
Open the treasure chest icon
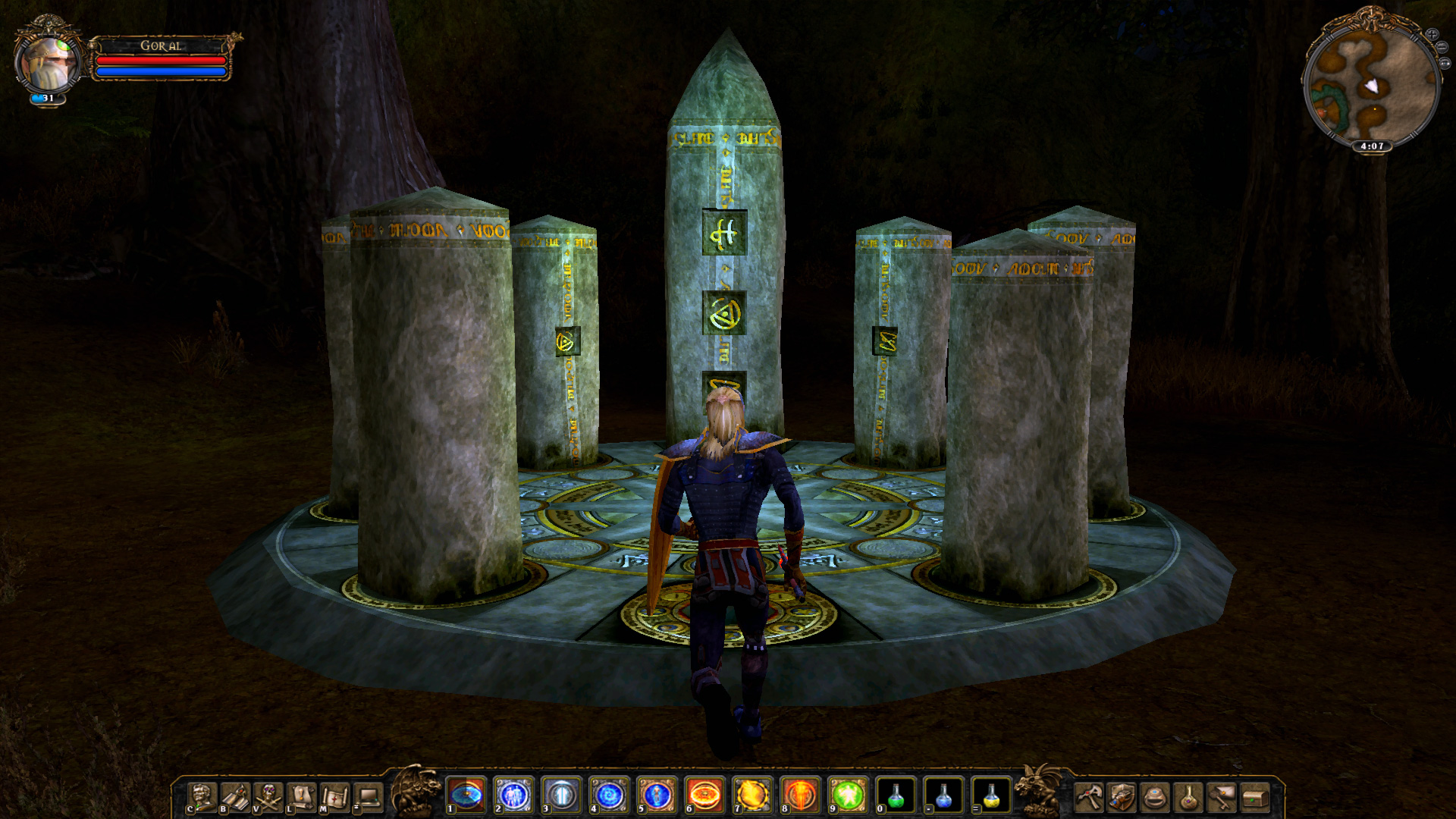tap(1255, 798)
